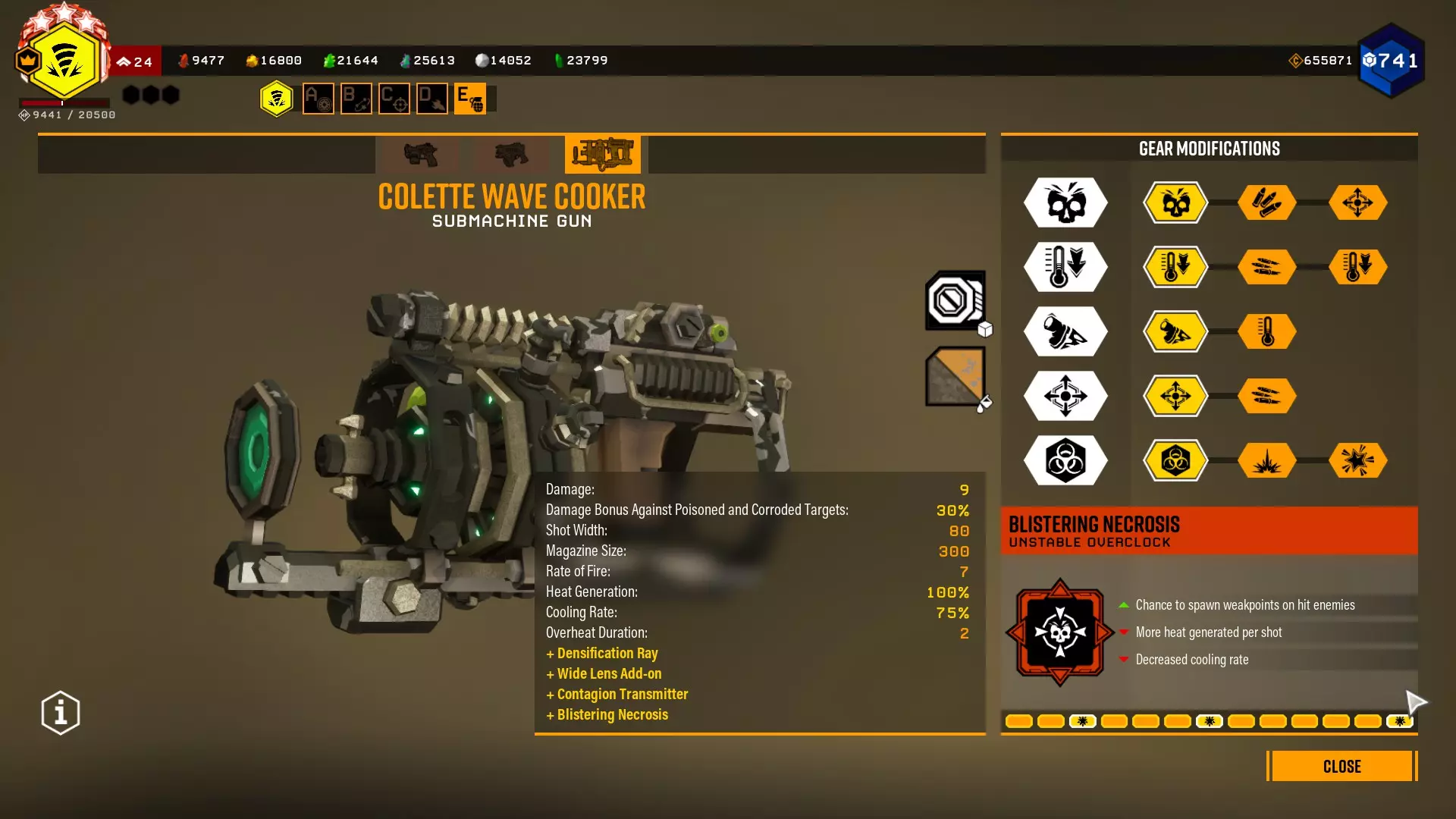This screenshot has height=819, width=1456.
Task: Choose the orange explosion modification
Action: pos(1266,460)
